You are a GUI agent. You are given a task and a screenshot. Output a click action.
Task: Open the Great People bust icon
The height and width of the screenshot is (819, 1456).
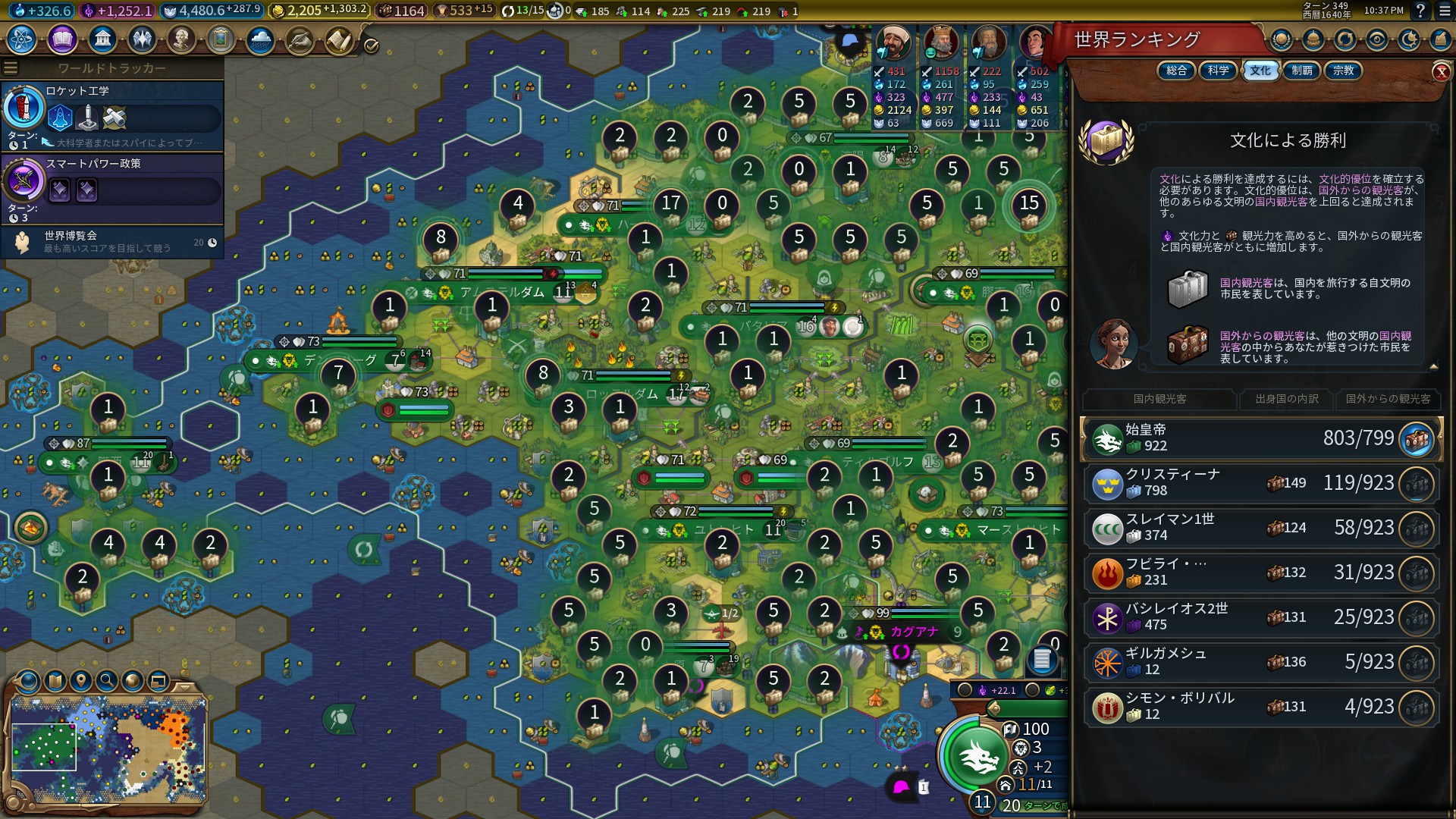181,39
